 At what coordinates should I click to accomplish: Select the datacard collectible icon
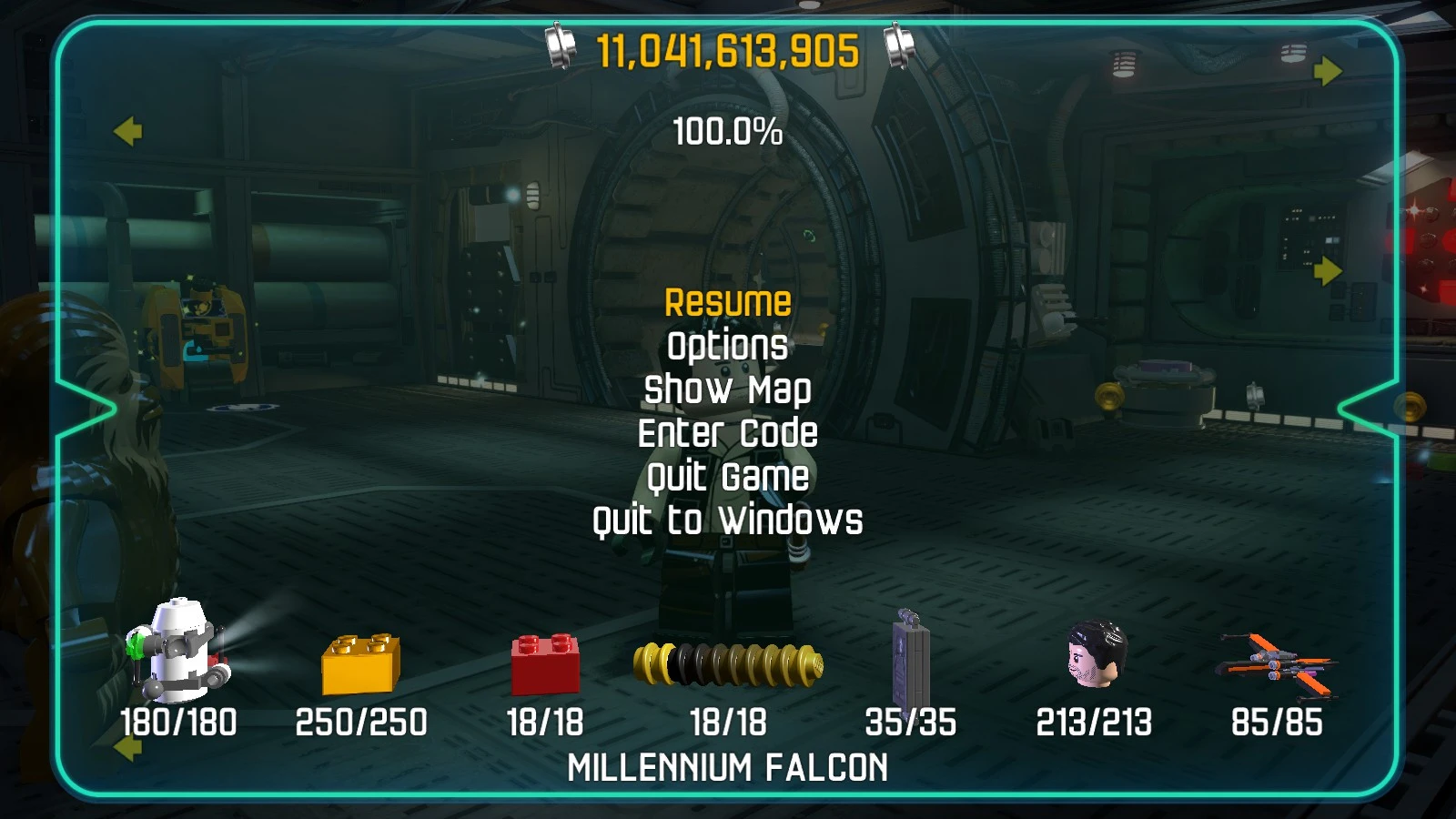click(x=910, y=660)
